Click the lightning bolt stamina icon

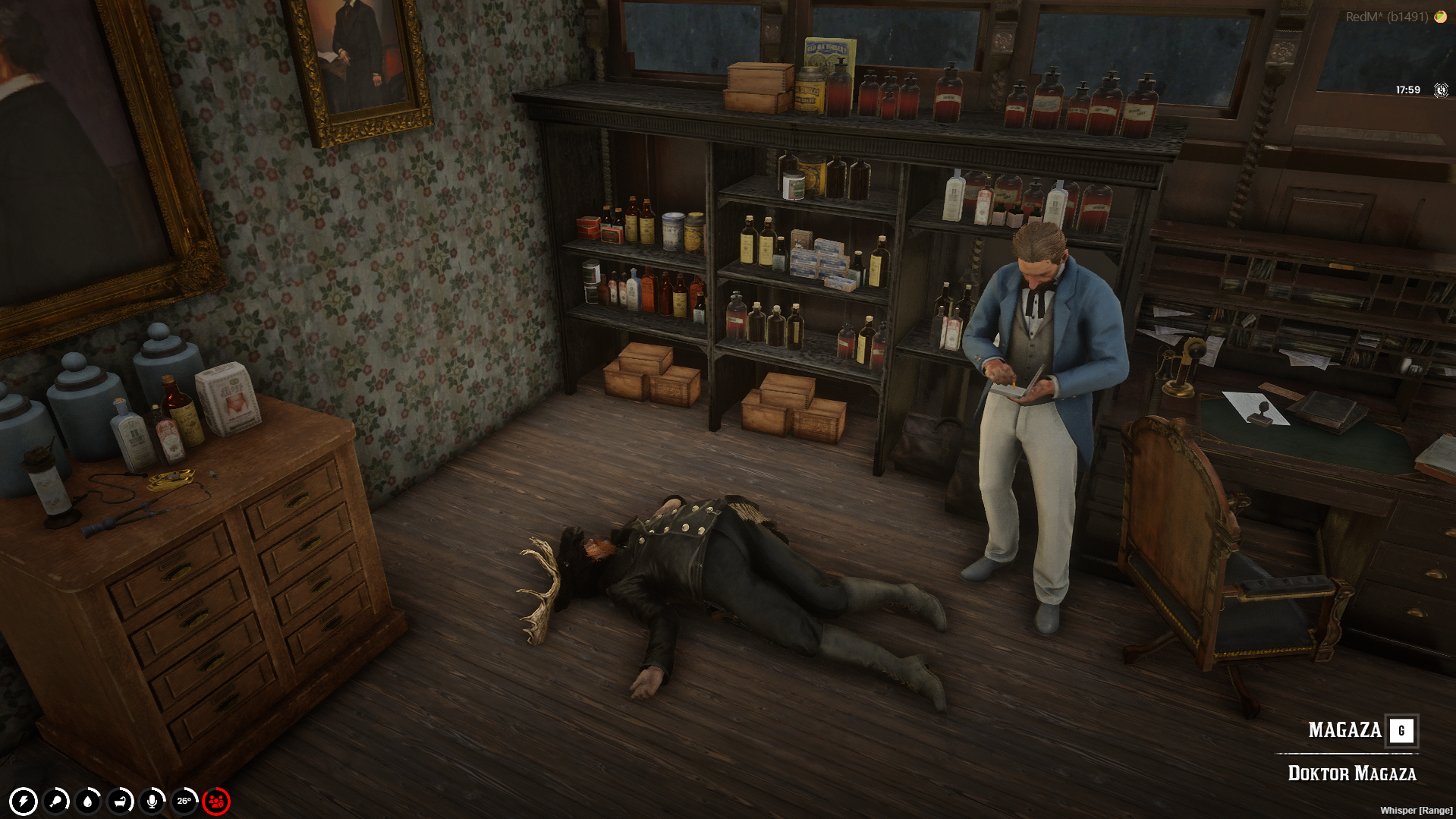click(24, 802)
